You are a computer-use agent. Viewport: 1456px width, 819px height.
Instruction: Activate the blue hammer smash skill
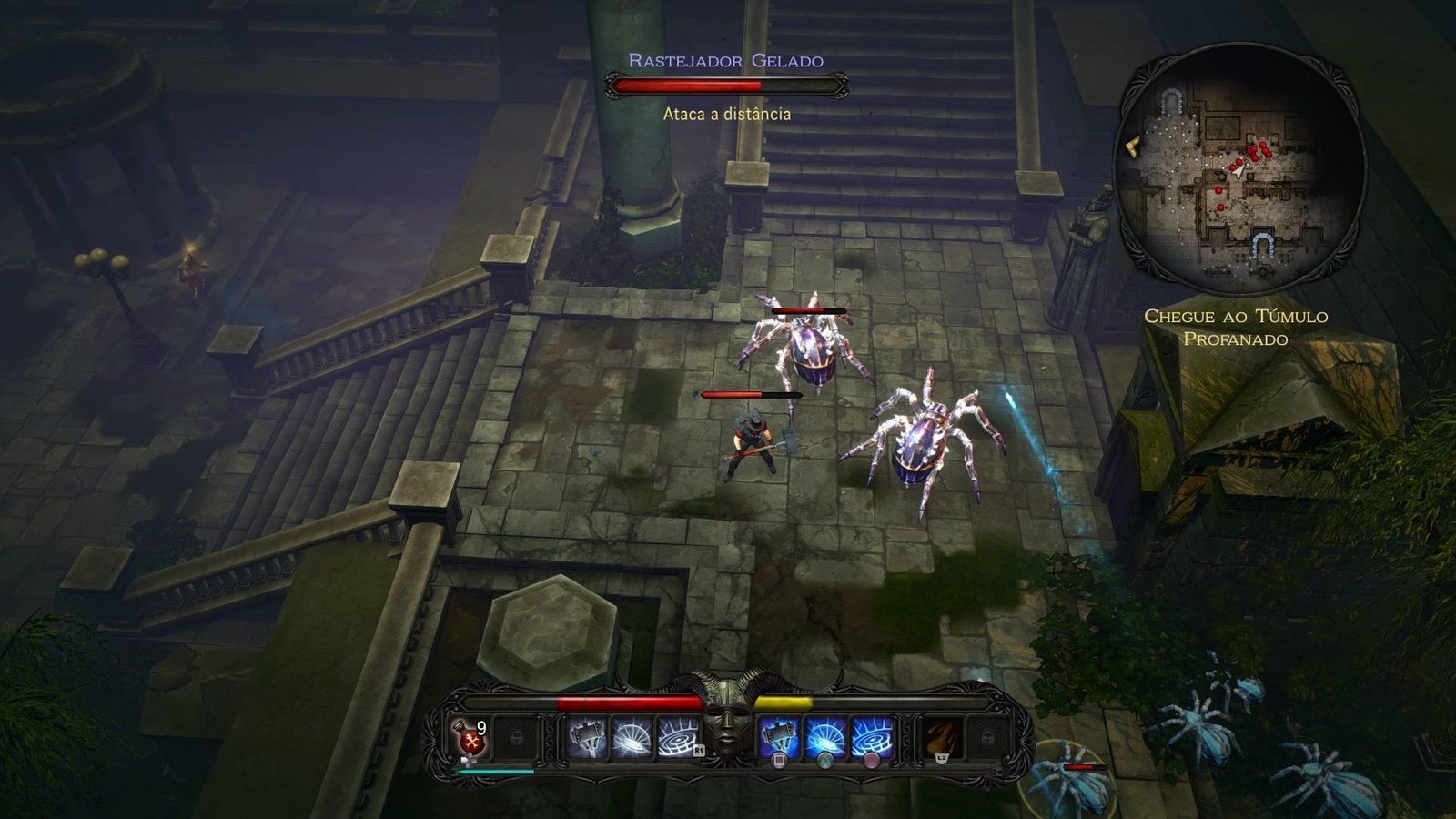pyautogui.click(x=779, y=736)
